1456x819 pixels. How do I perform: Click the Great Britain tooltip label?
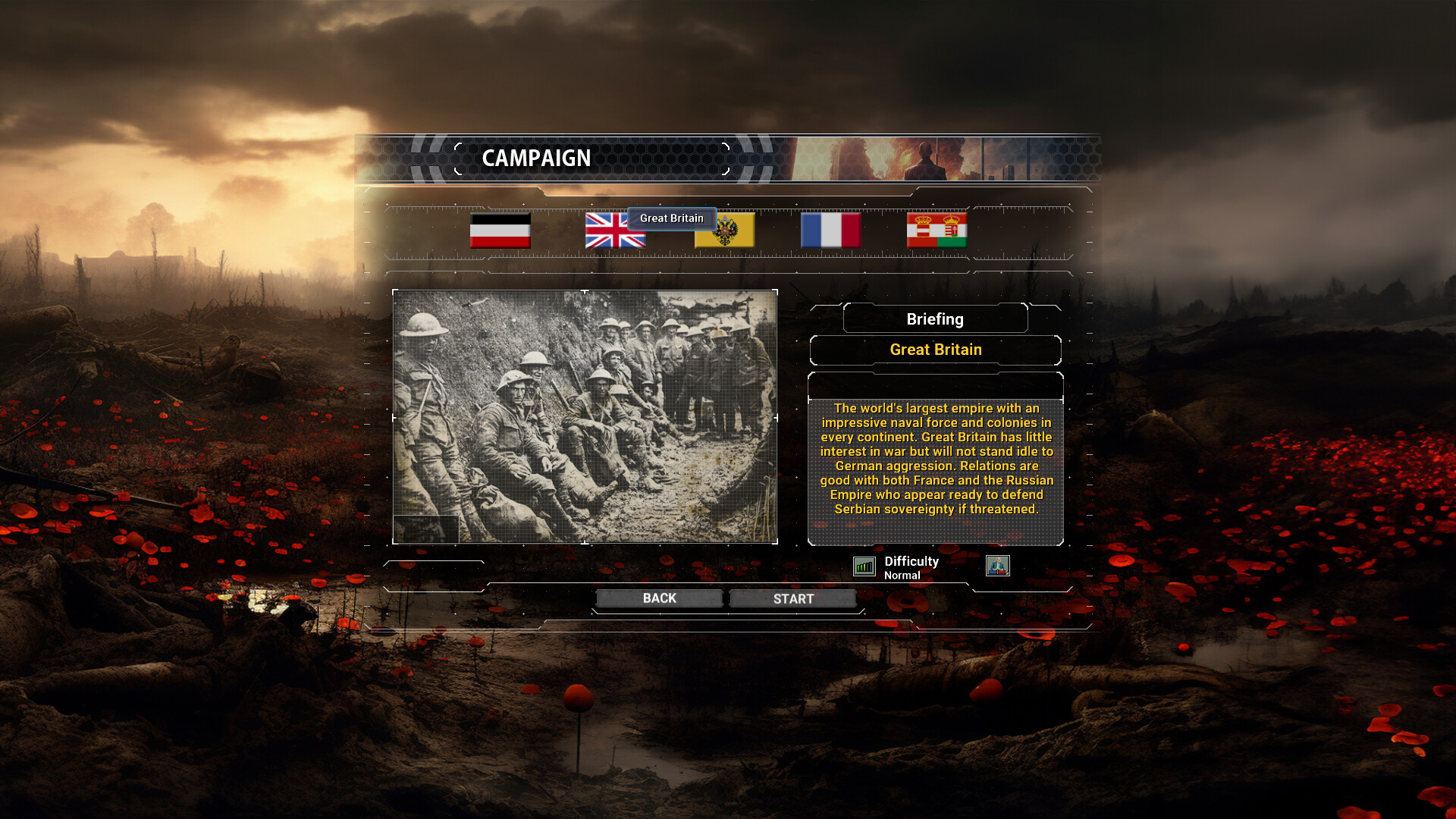click(670, 218)
